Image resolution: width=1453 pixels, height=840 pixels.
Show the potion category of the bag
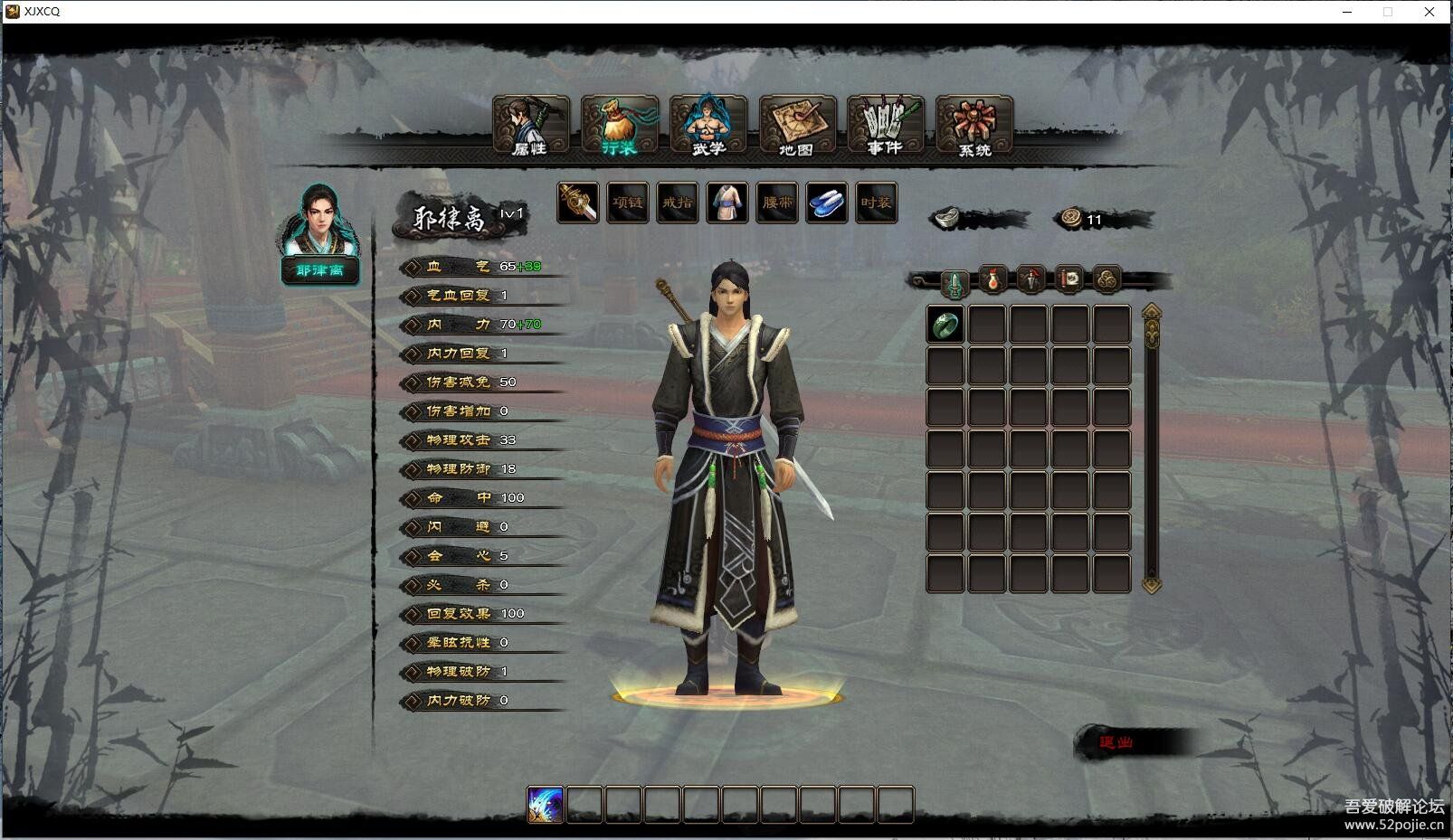pyautogui.click(x=993, y=280)
